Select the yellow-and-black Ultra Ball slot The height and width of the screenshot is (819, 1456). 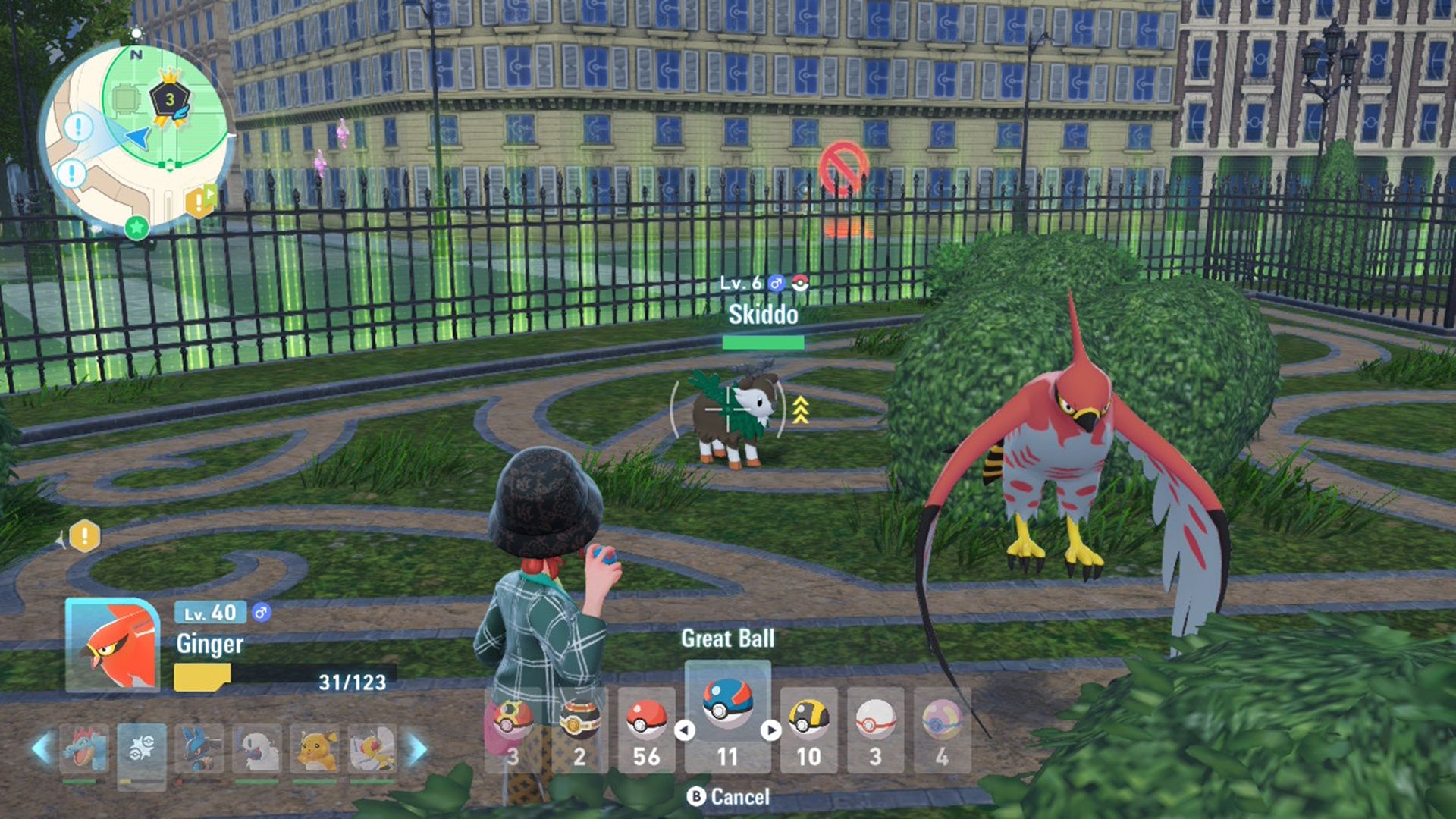pos(808,729)
